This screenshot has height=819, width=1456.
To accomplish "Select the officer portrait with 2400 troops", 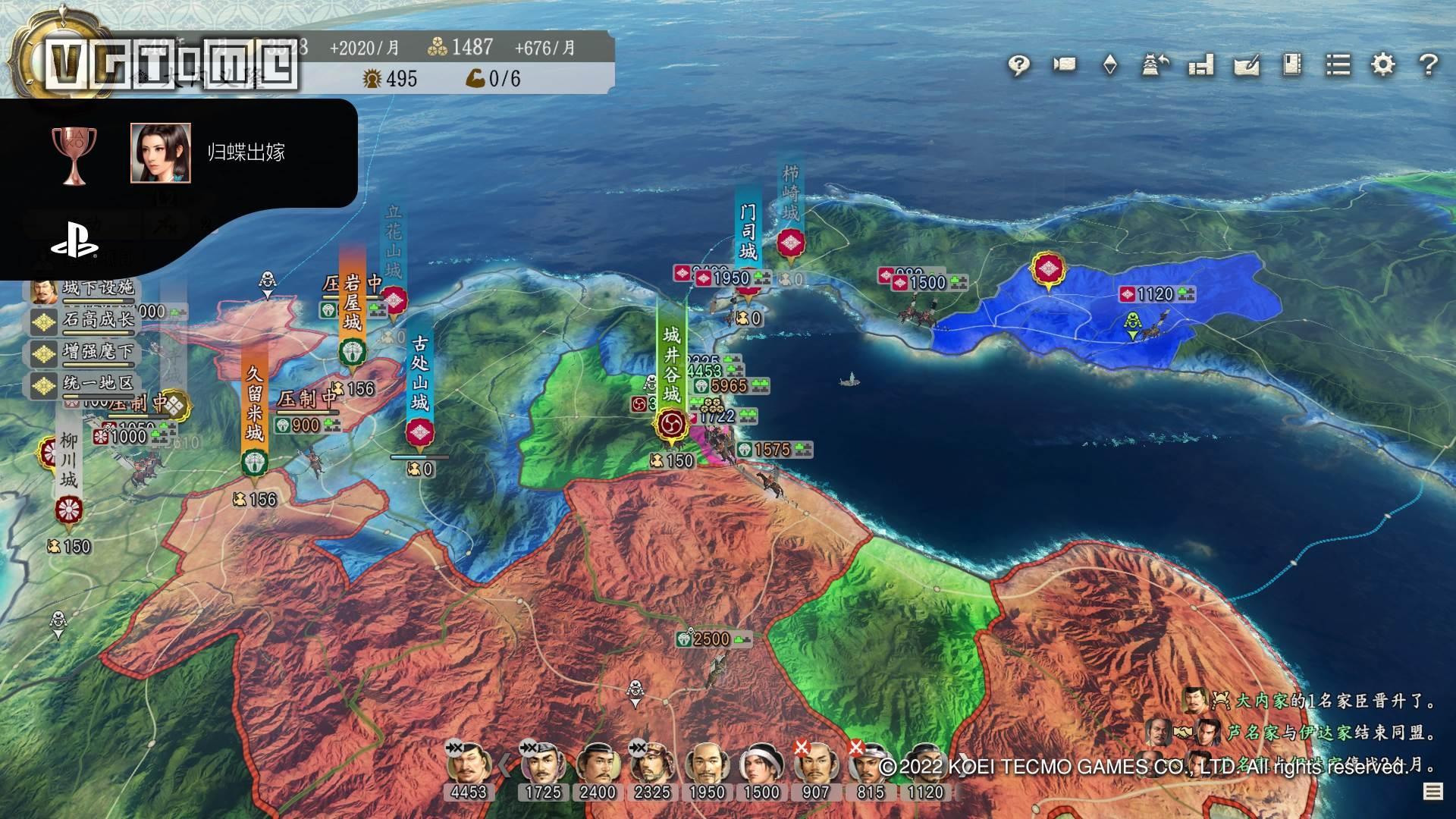I will pyautogui.click(x=598, y=762).
